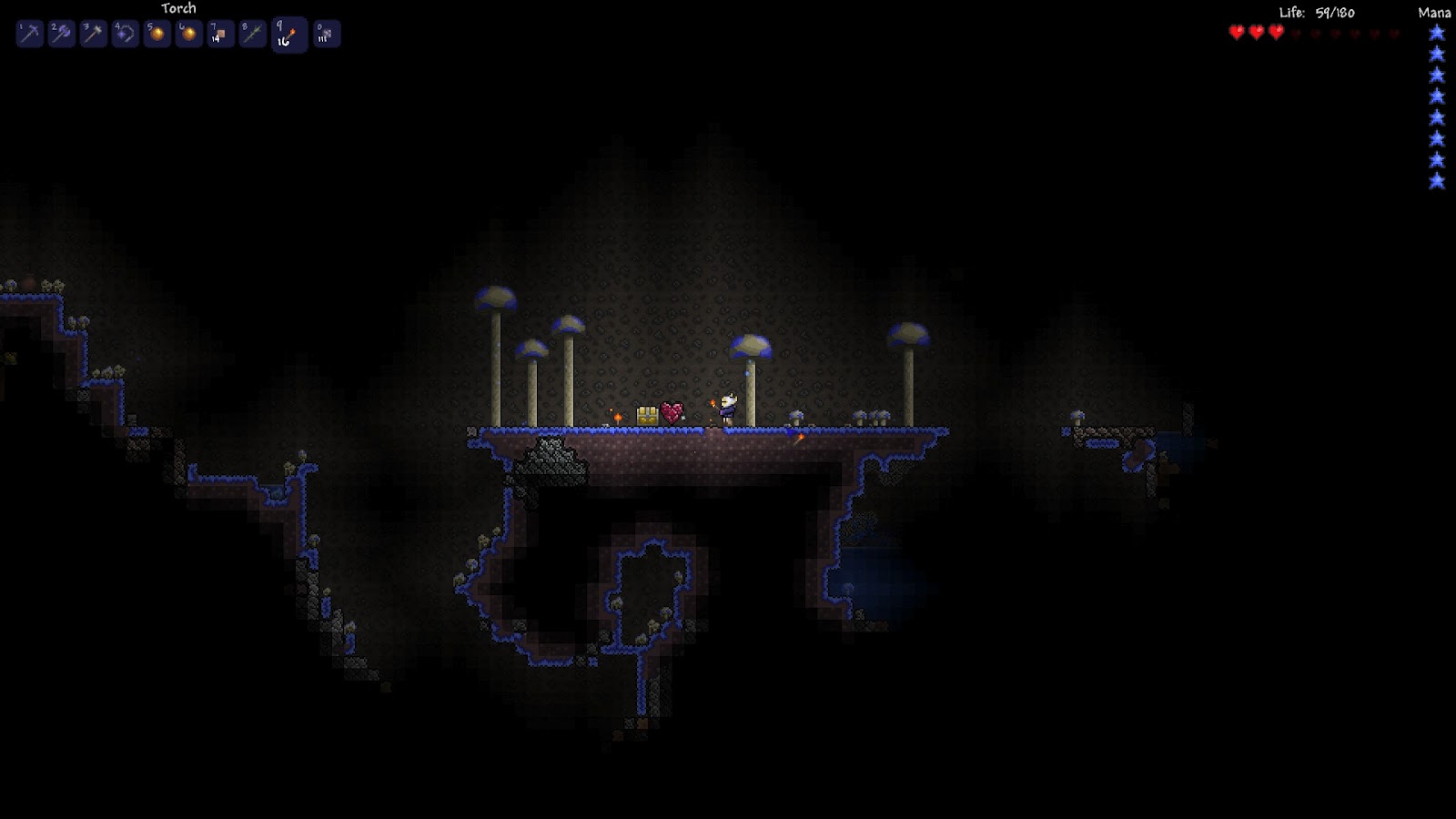Select the cobwebs in hotbar slot 0
The image size is (1456, 819).
click(x=325, y=34)
